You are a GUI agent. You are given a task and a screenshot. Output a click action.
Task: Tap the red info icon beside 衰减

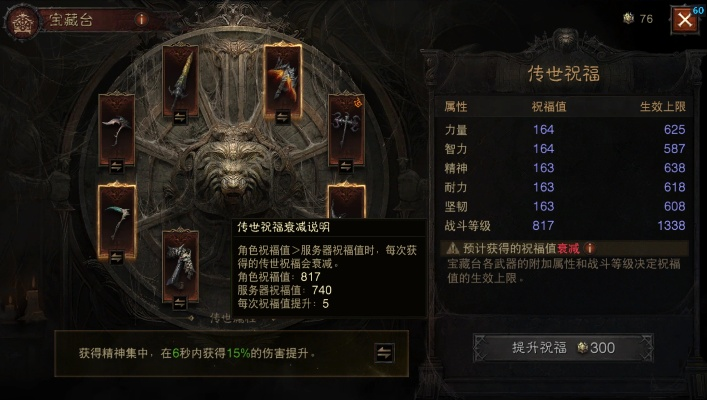(x=590, y=247)
